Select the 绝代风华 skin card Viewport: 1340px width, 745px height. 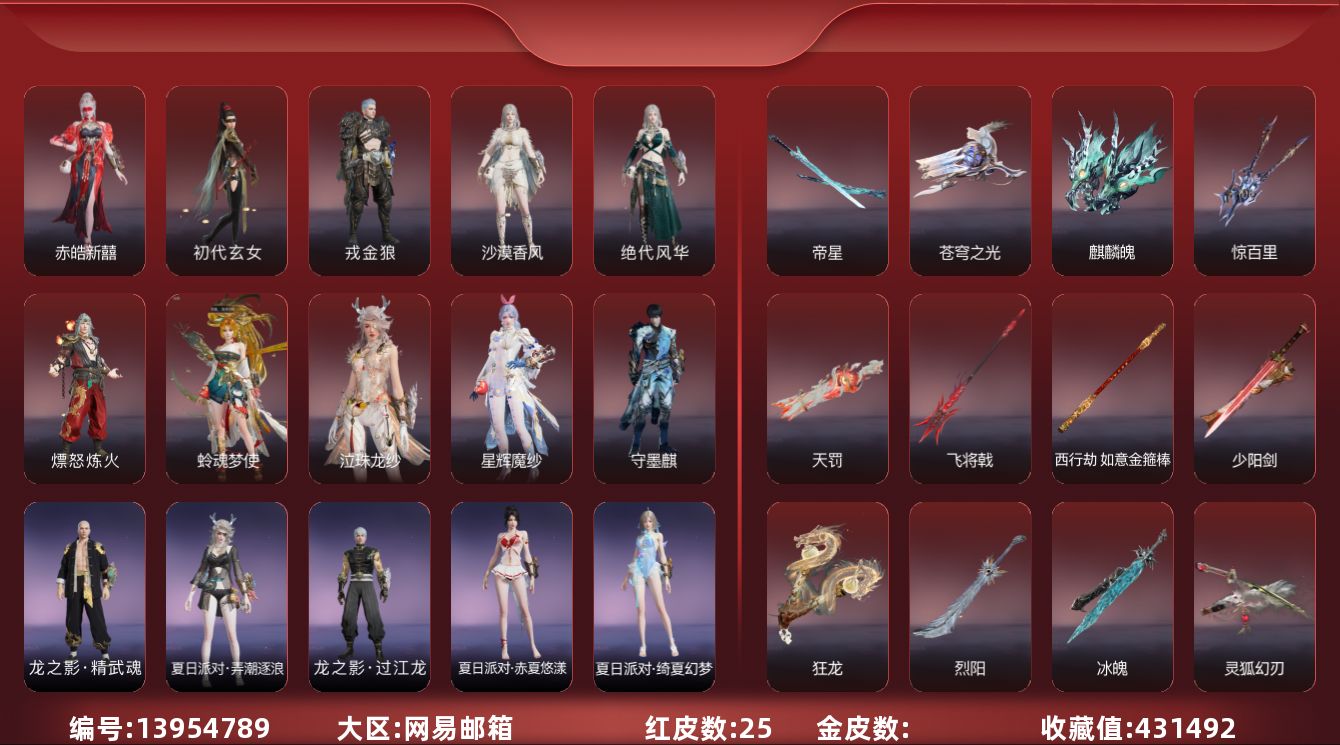click(654, 180)
